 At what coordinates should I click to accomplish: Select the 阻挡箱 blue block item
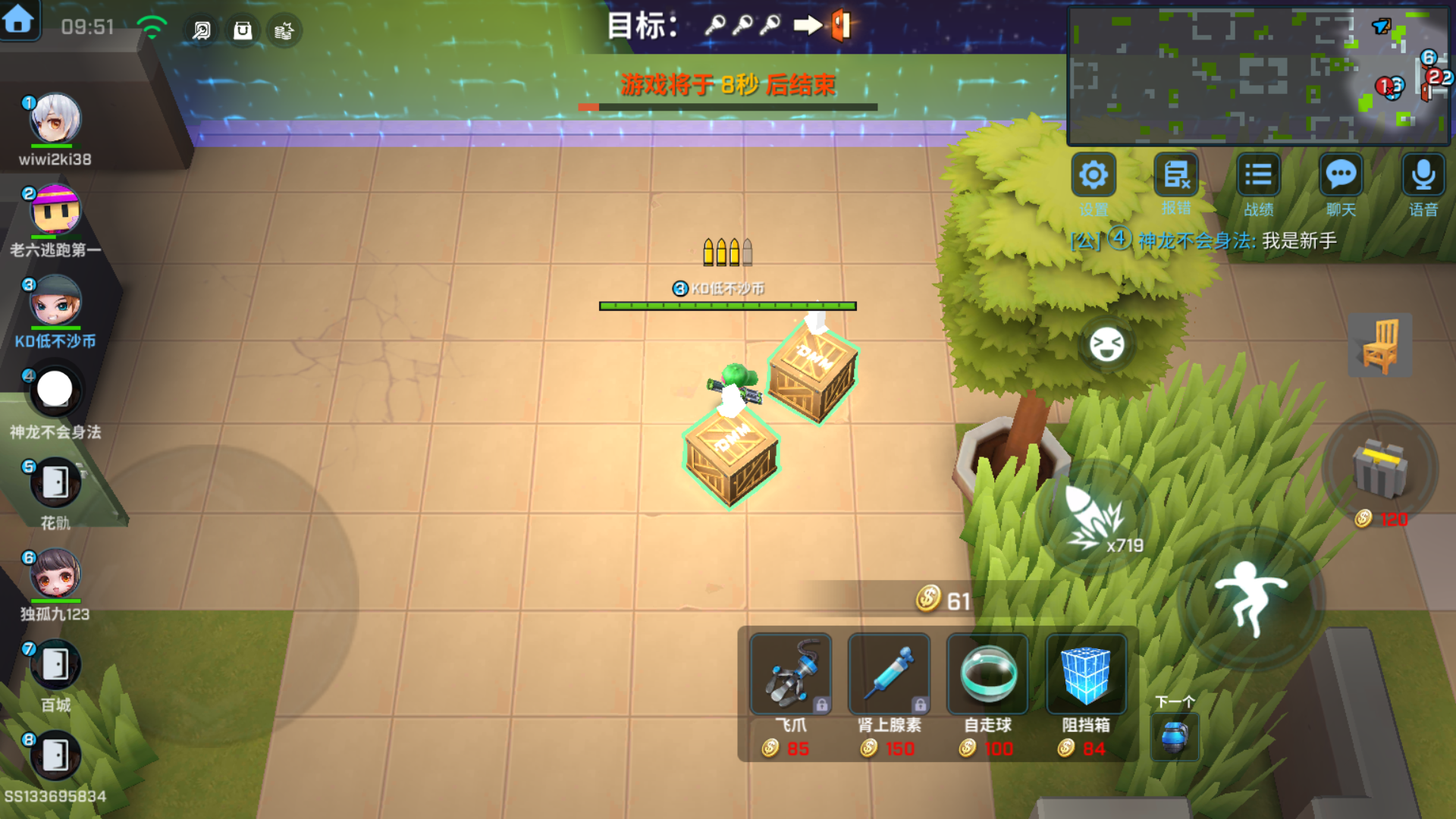[1086, 675]
